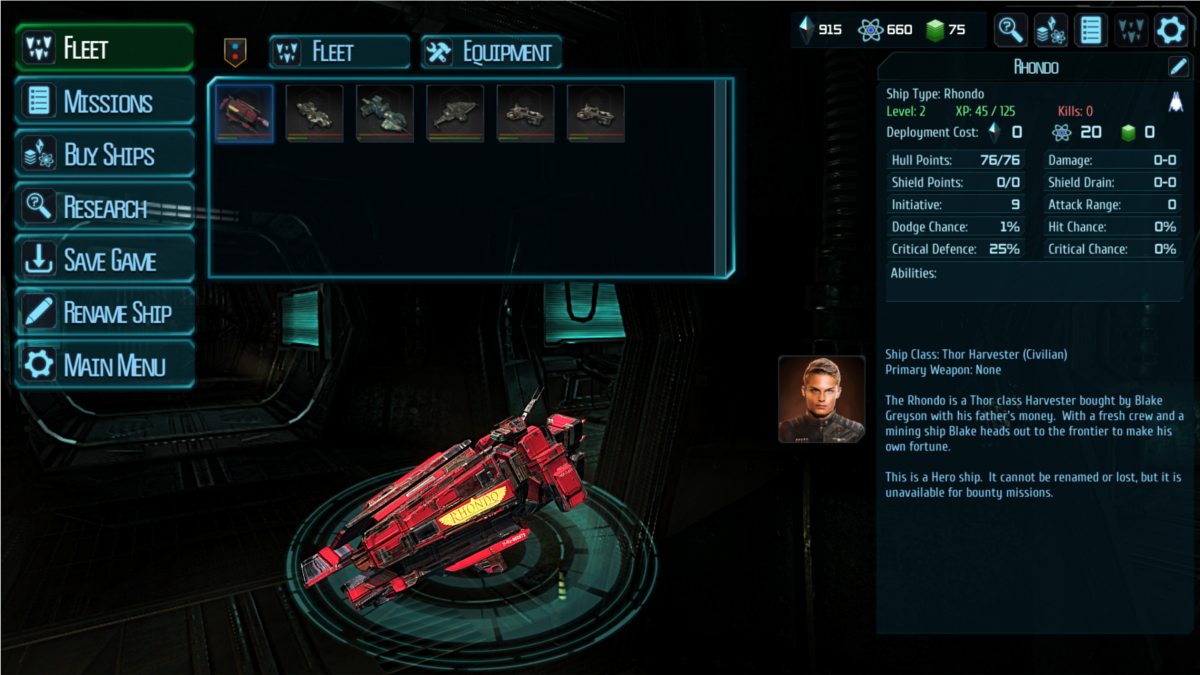
Task: Pick the twin-hulled teal ship thumbnail
Action: (385, 113)
